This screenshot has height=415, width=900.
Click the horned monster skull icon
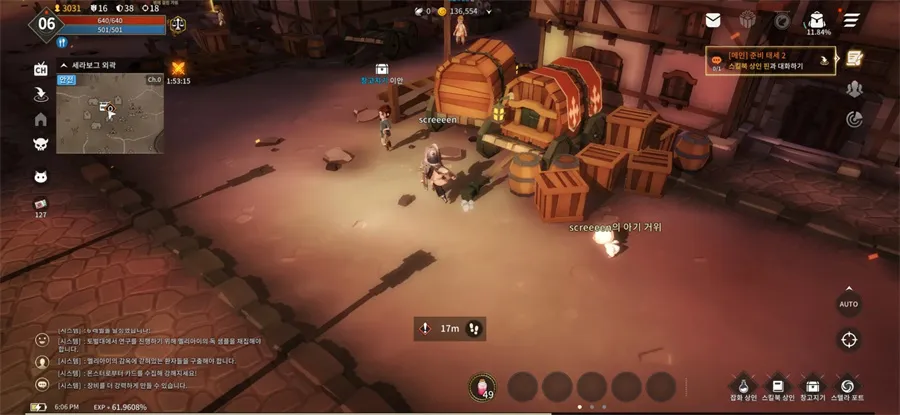(x=41, y=145)
